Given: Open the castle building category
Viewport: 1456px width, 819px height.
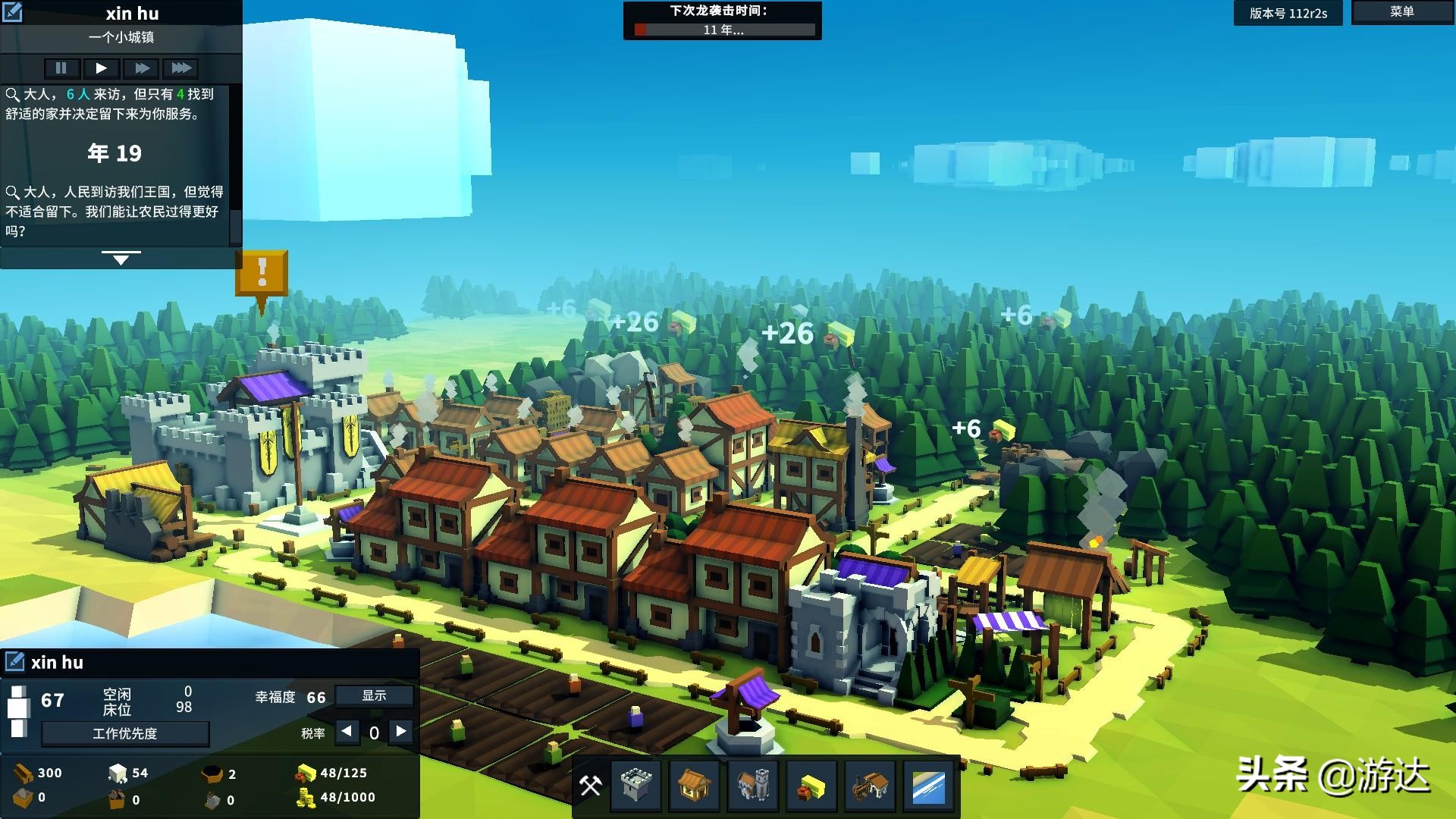Looking at the screenshot, I should 635,786.
